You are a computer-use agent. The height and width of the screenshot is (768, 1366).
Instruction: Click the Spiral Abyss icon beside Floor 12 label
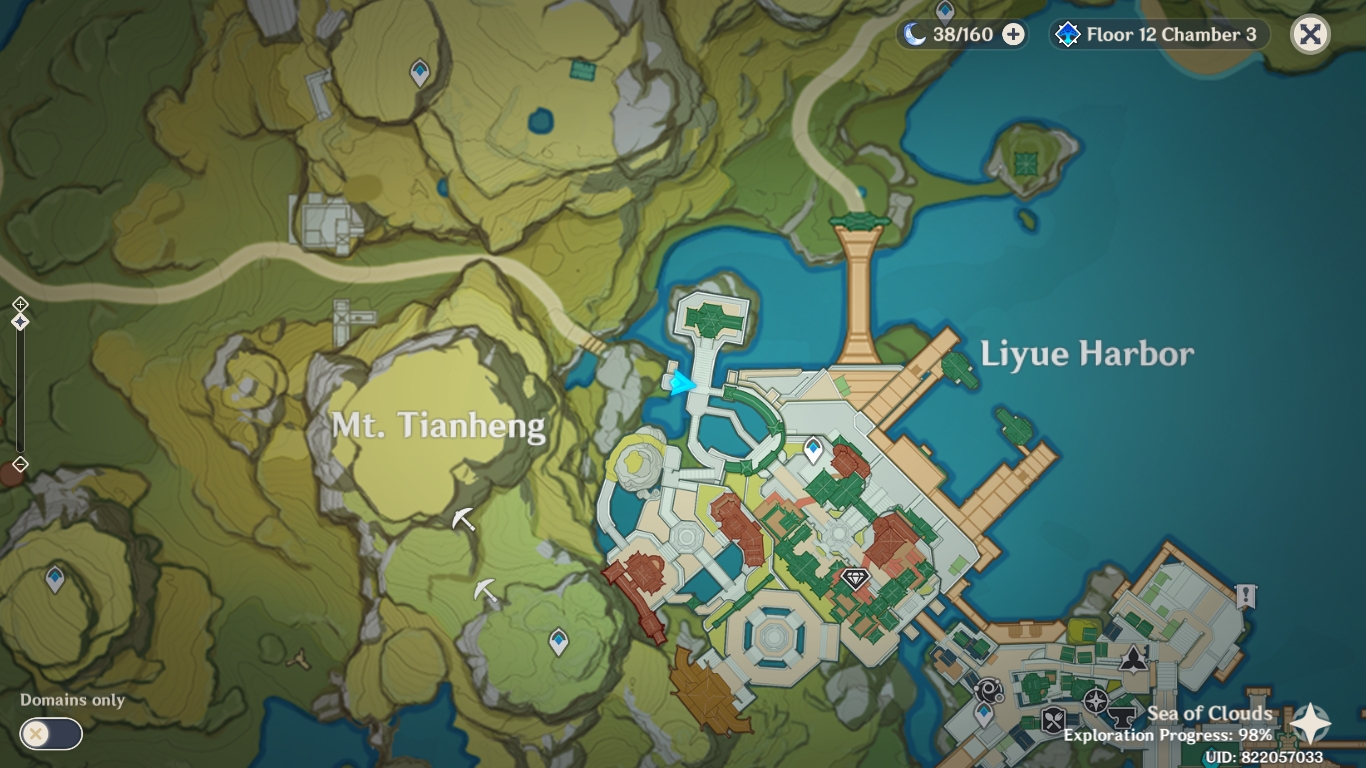(1070, 33)
